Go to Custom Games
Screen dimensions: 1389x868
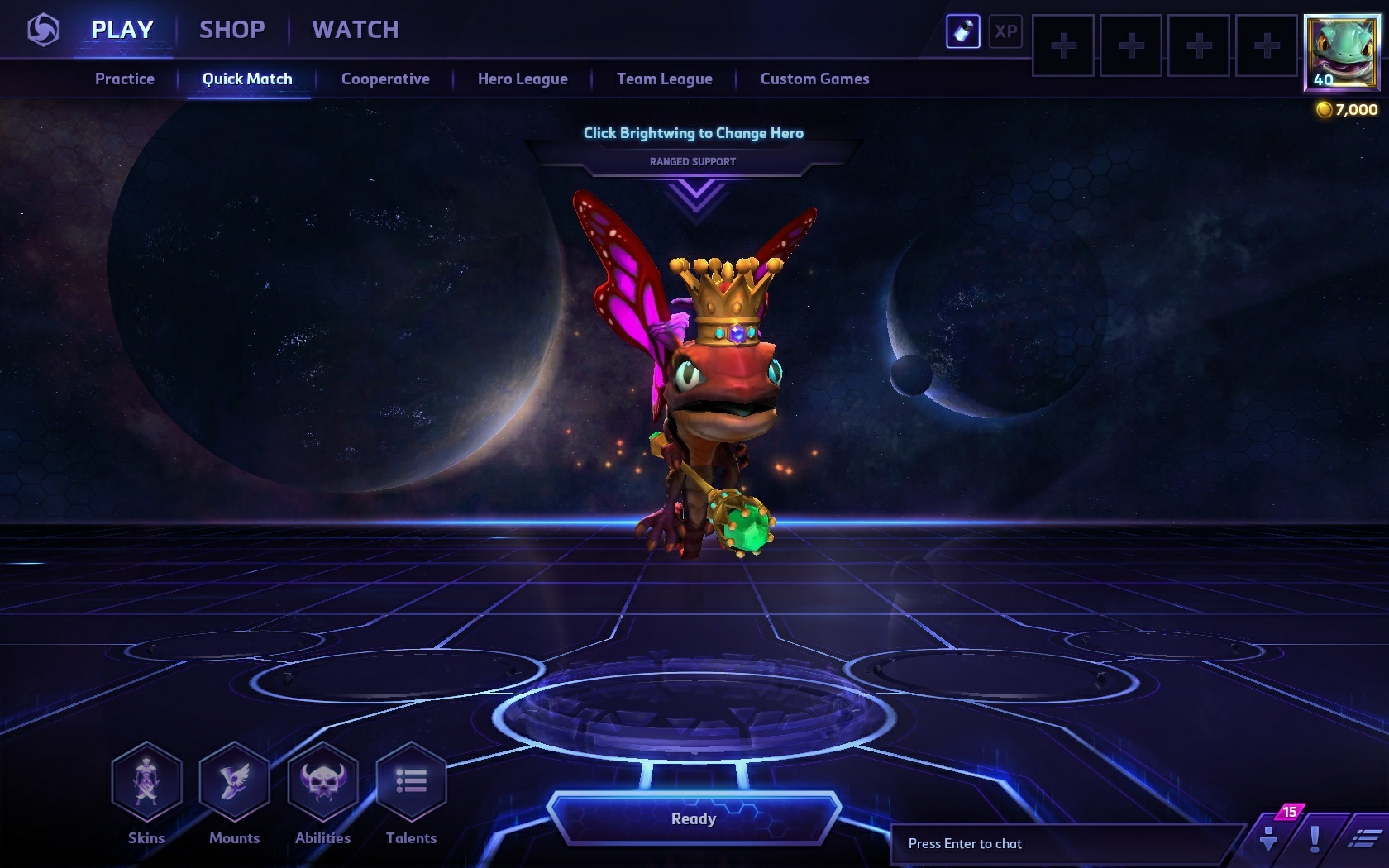click(x=814, y=79)
